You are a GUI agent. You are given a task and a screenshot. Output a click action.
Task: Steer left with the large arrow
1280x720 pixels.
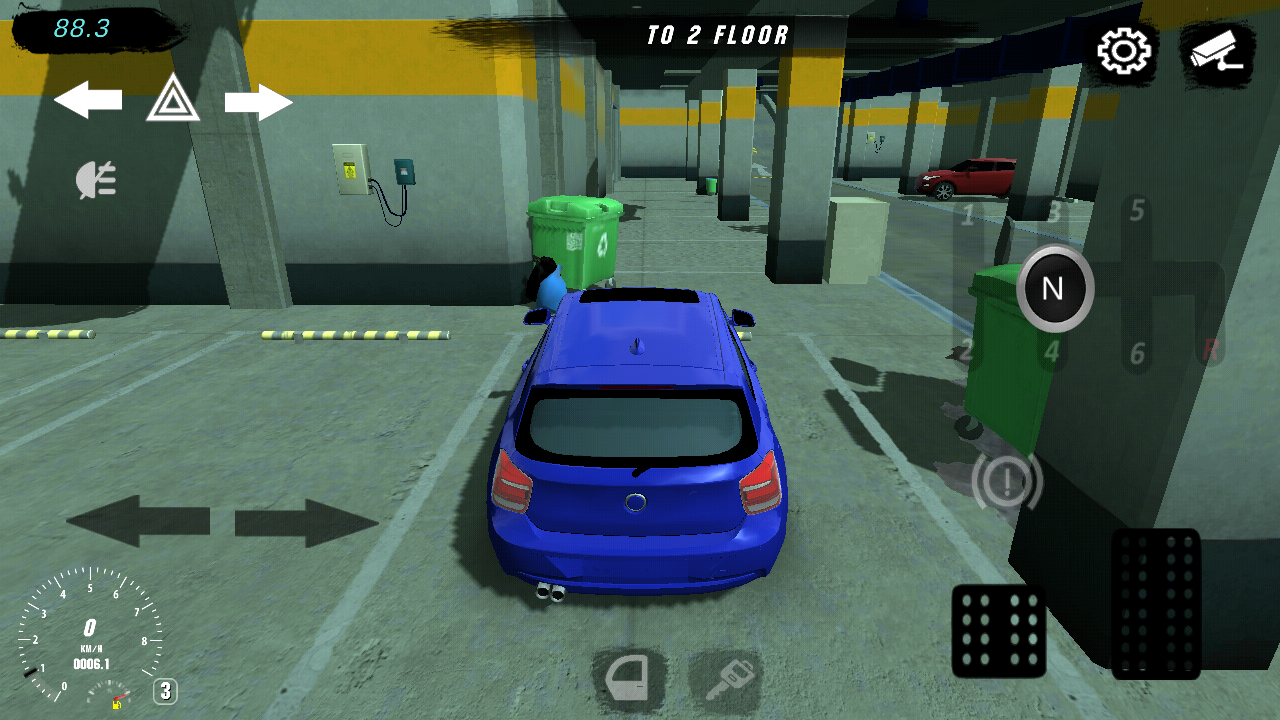(x=138, y=521)
